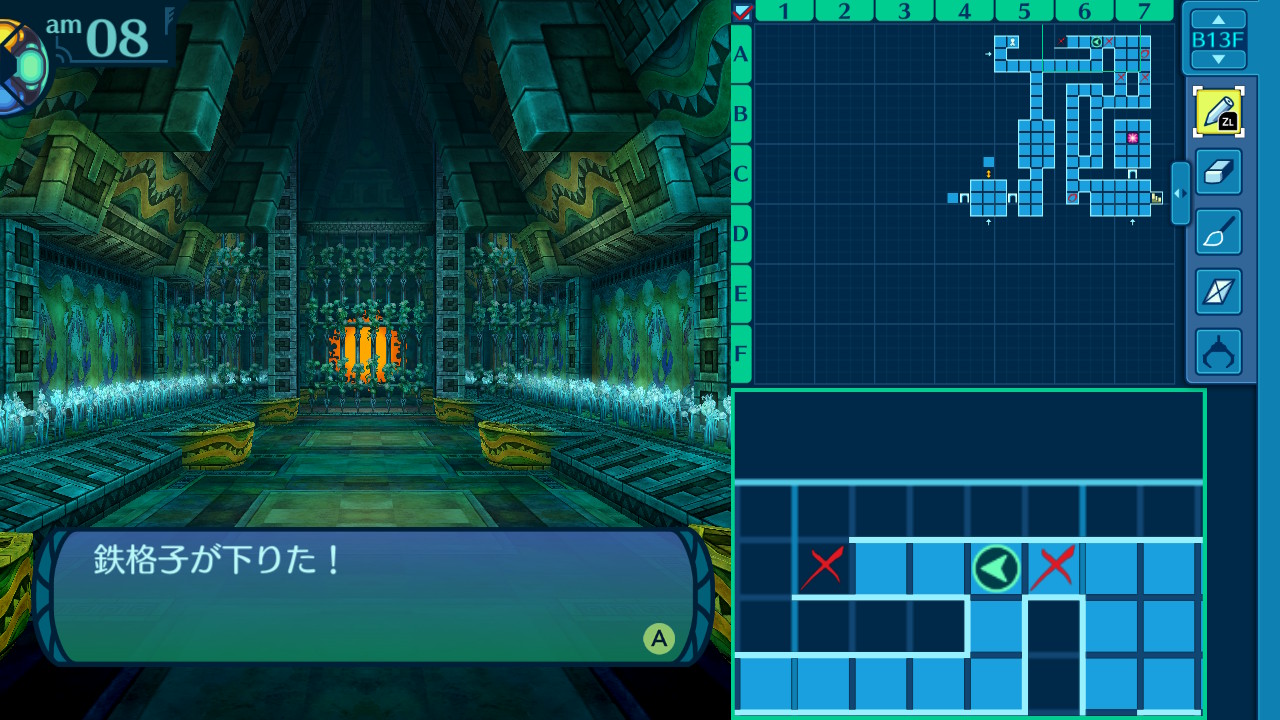Select row D header on map grid
Image resolution: width=1280 pixels, height=720 pixels.
pyautogui.click(x=741, y=234)
